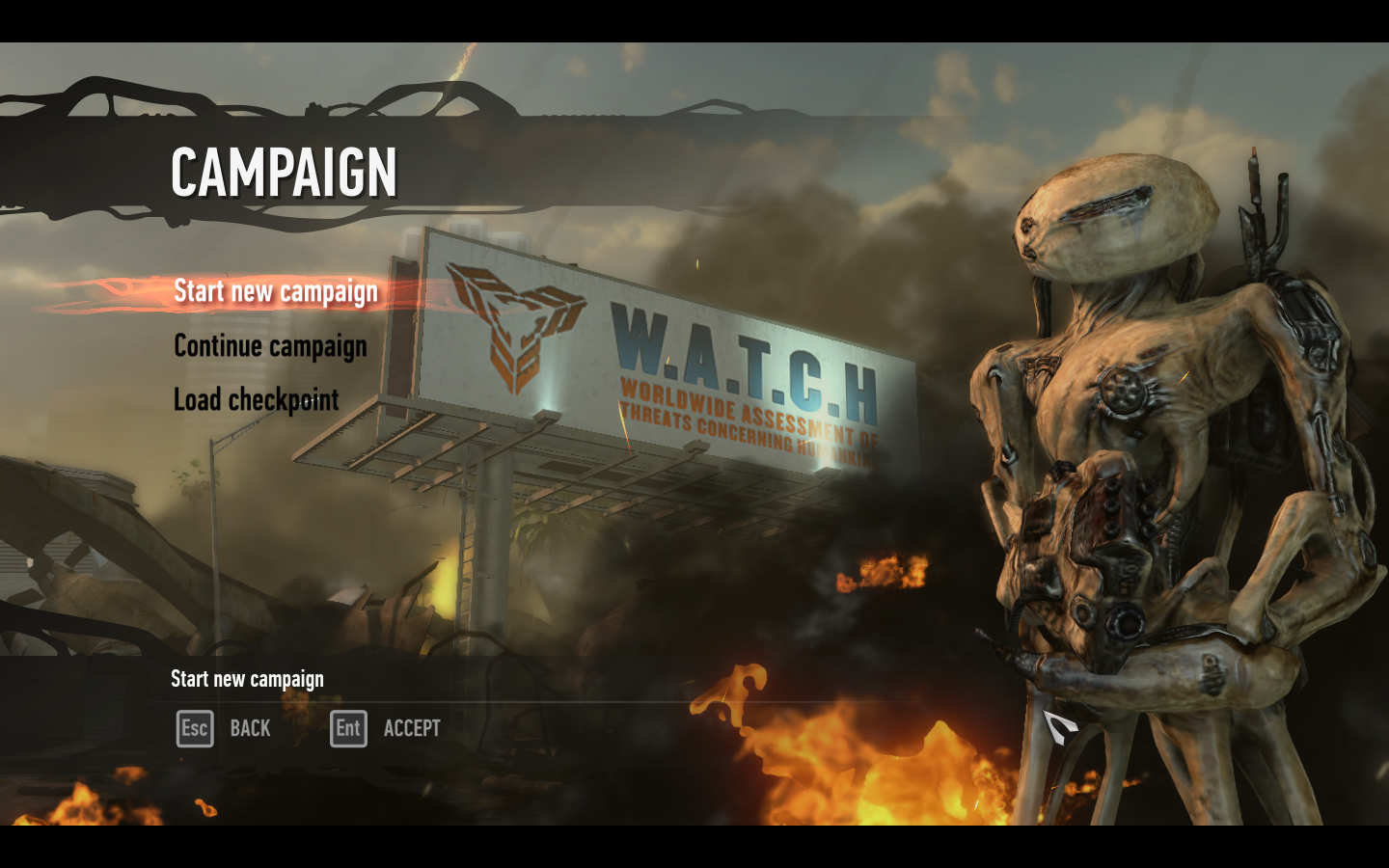
Task: Choose the Continue campaign option
Action: [x=270, y=346]
